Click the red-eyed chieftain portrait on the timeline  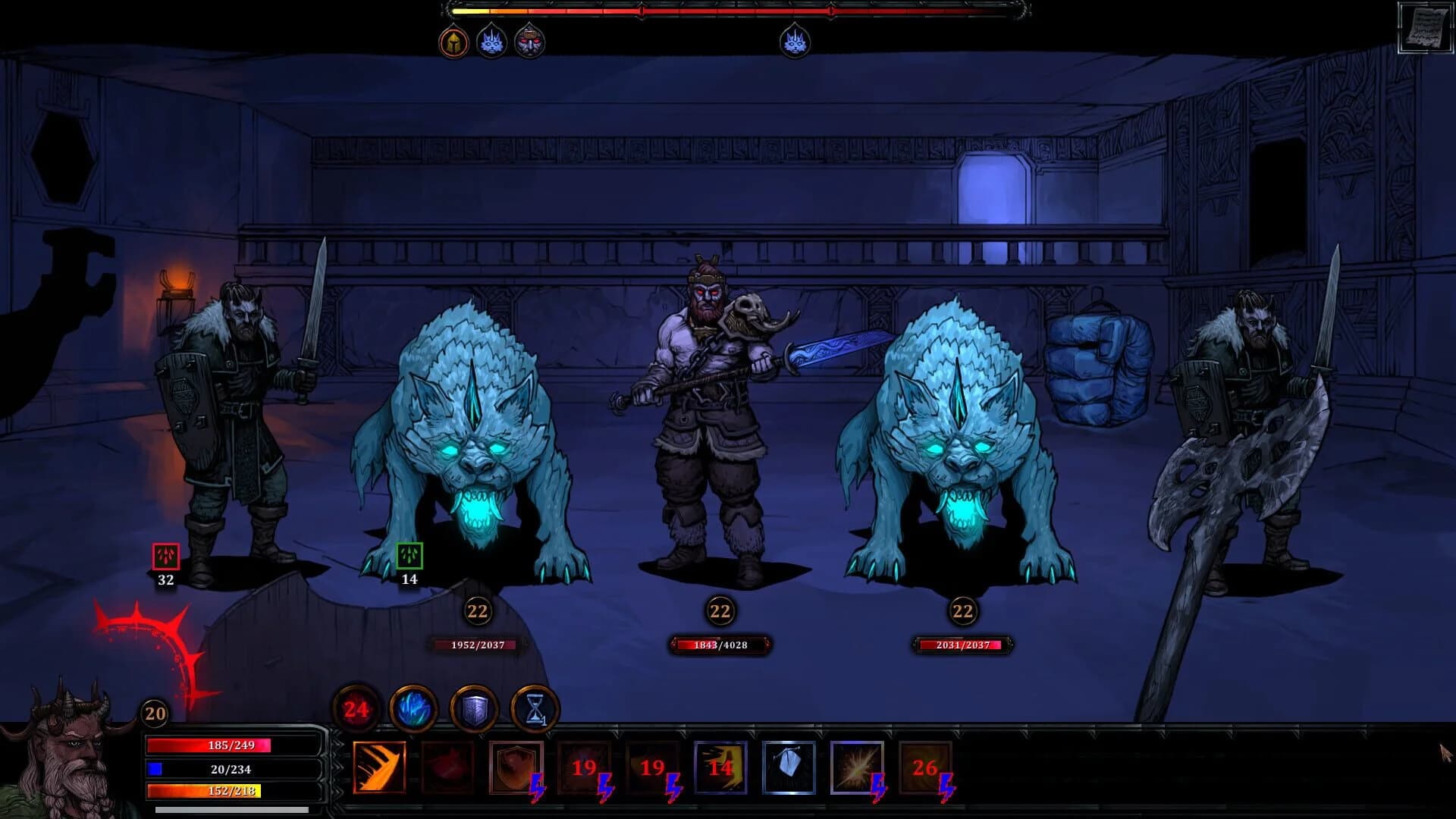point(531,43)
